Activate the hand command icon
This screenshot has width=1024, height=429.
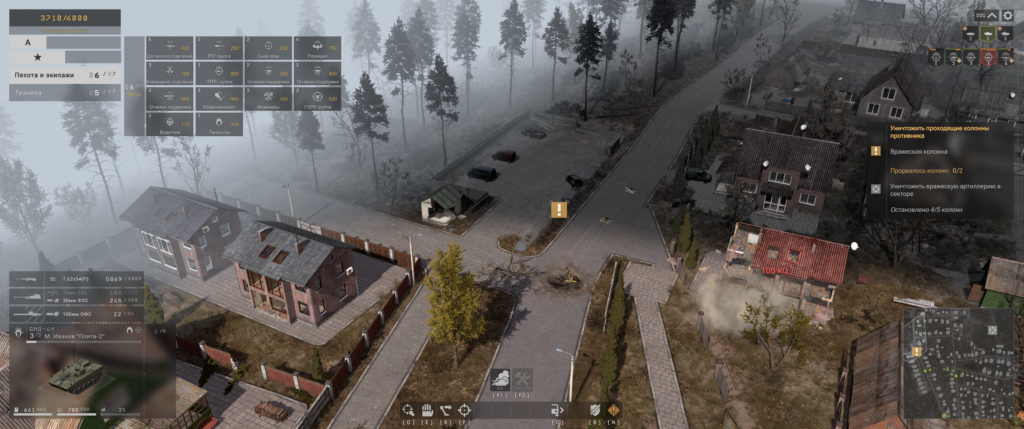pyautogui.click(x=424, y=409)
